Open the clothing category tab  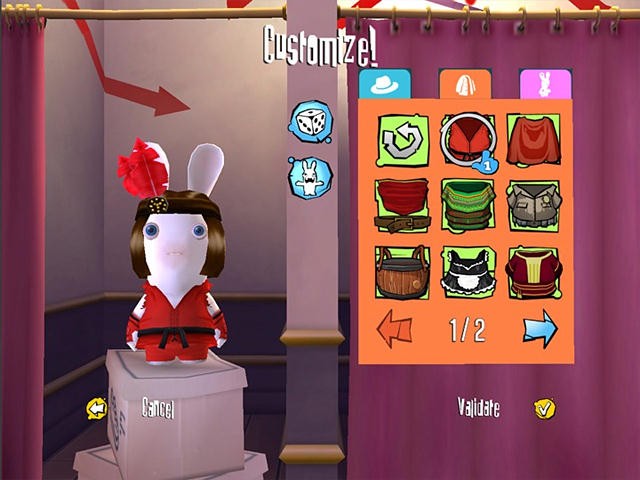coord(465,84)
